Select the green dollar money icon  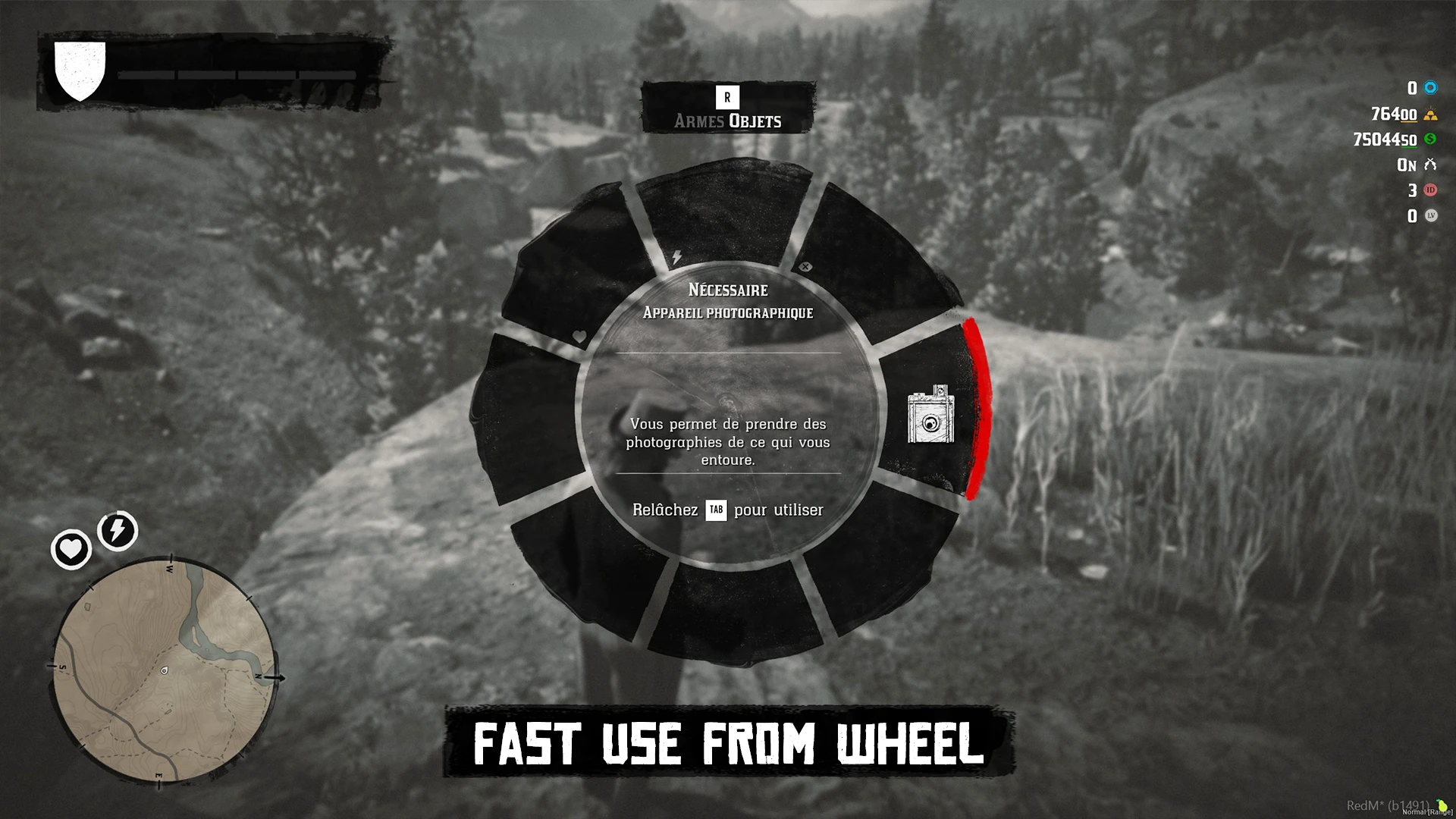tap(1429, 140)
